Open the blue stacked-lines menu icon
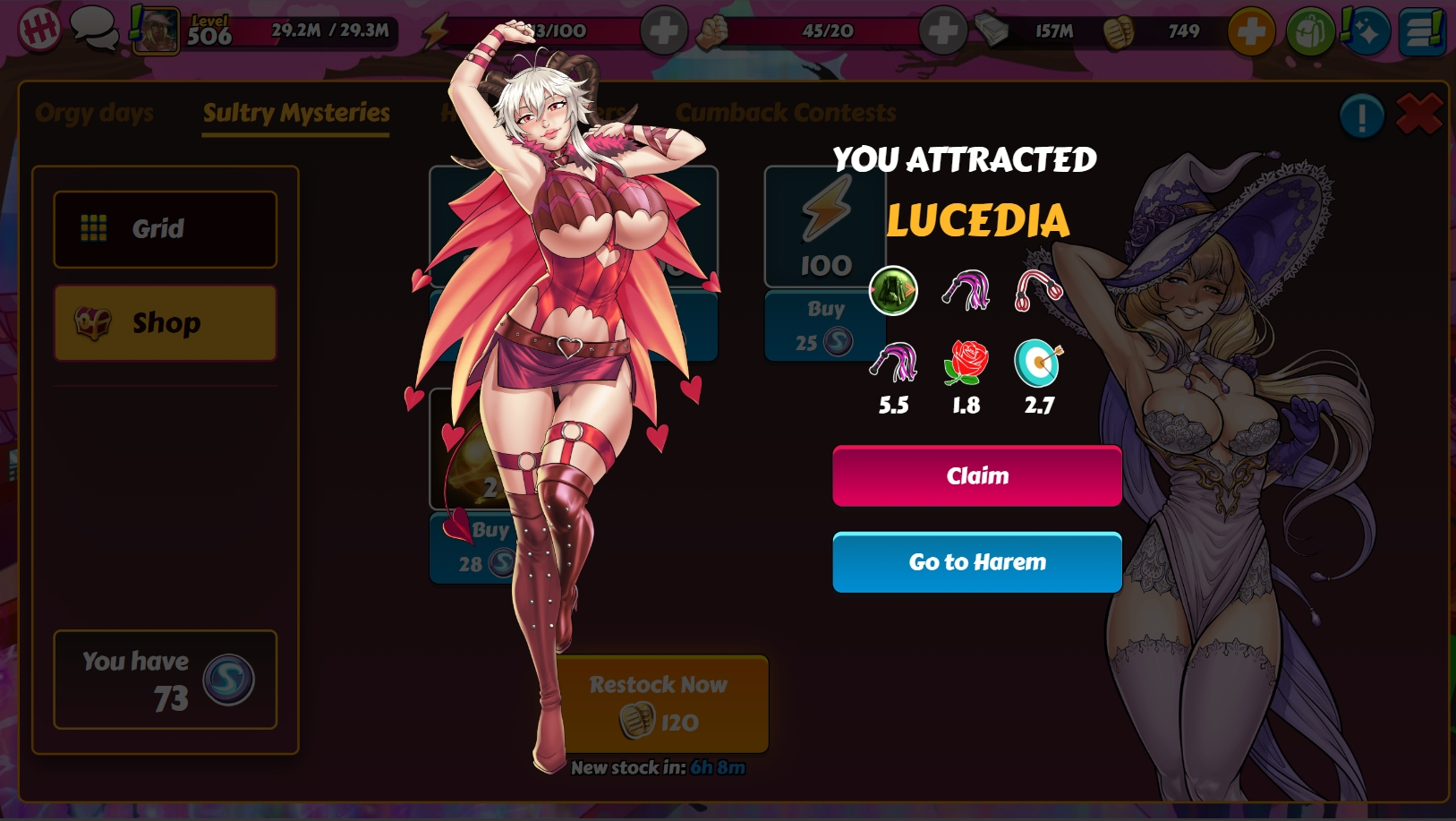 click(1421, 31)
